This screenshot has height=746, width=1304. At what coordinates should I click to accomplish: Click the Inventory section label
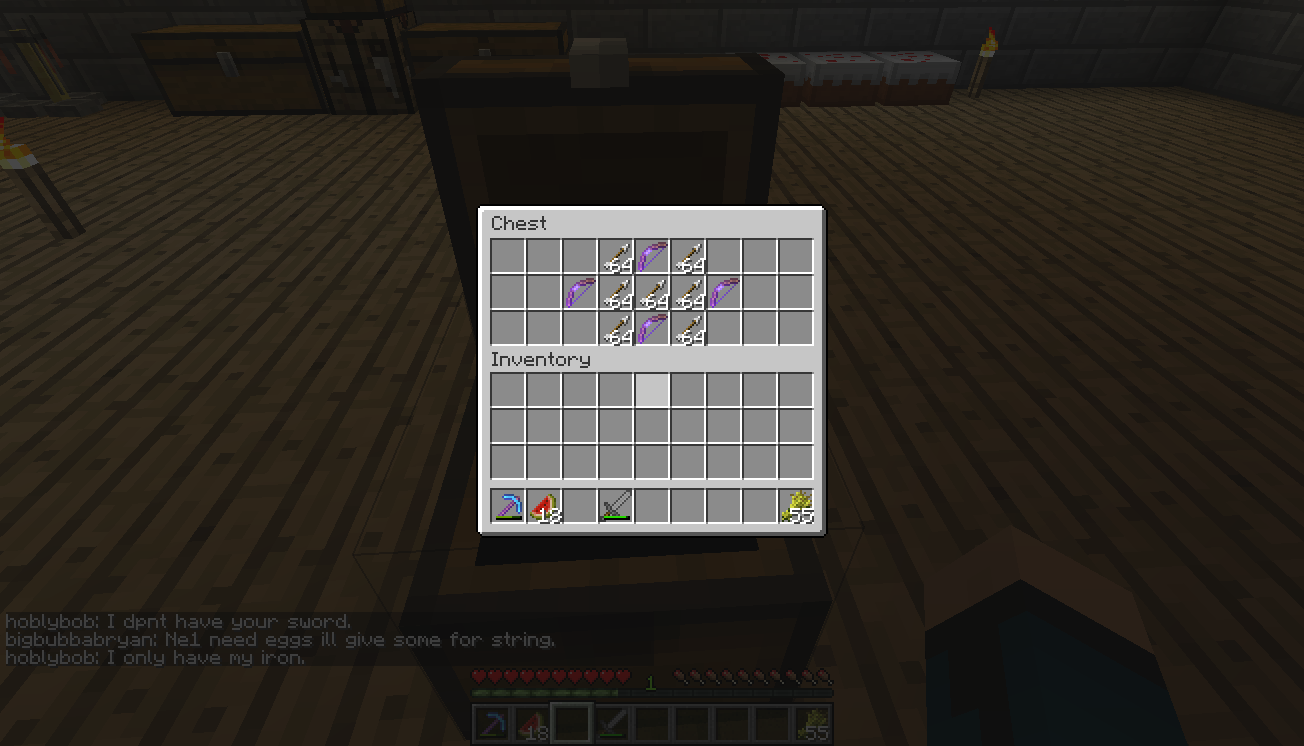click(540, 359)
